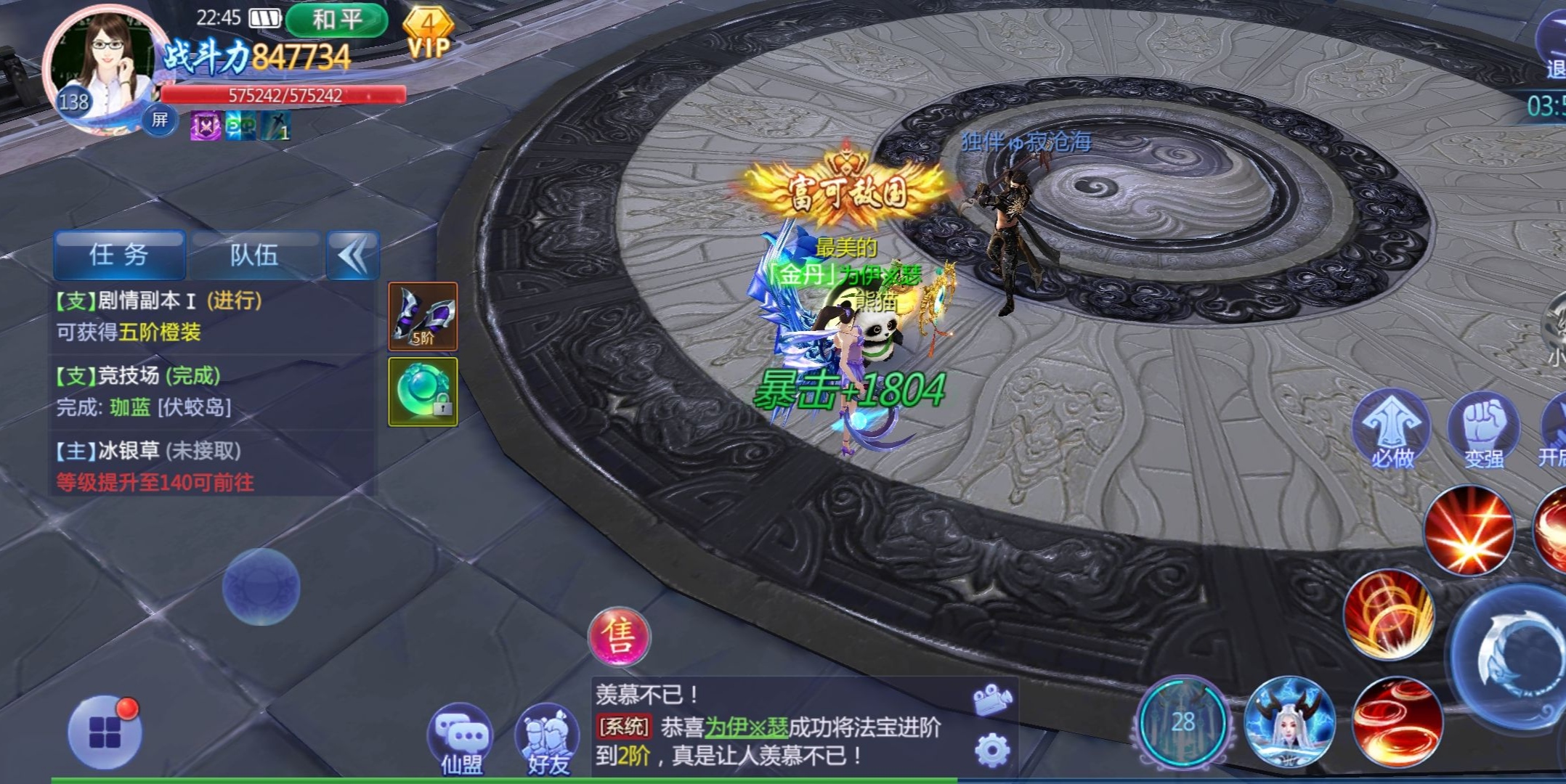Open chat settings gear icon
This screenshot has height=784, width=1566.
tap(992, 751)
